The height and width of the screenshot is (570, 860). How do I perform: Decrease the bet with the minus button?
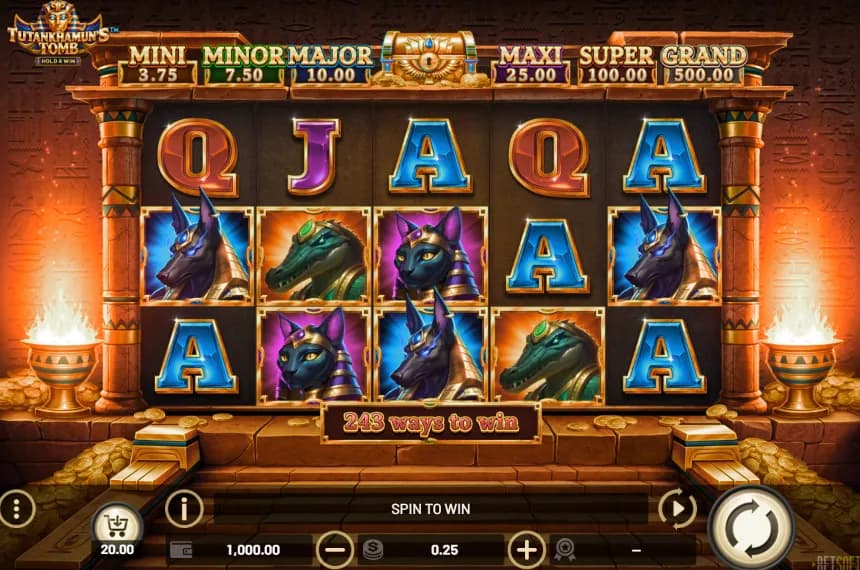click(x=335, y=549)
